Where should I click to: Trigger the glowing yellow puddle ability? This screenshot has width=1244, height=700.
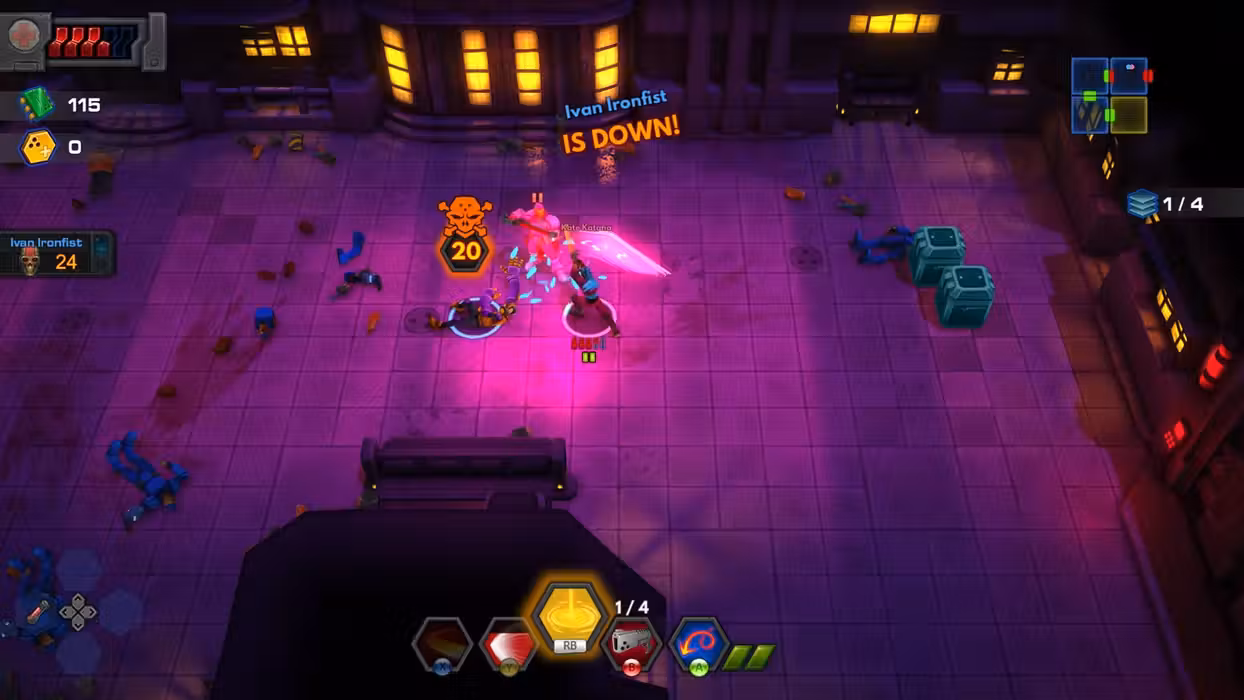(570, 613)
